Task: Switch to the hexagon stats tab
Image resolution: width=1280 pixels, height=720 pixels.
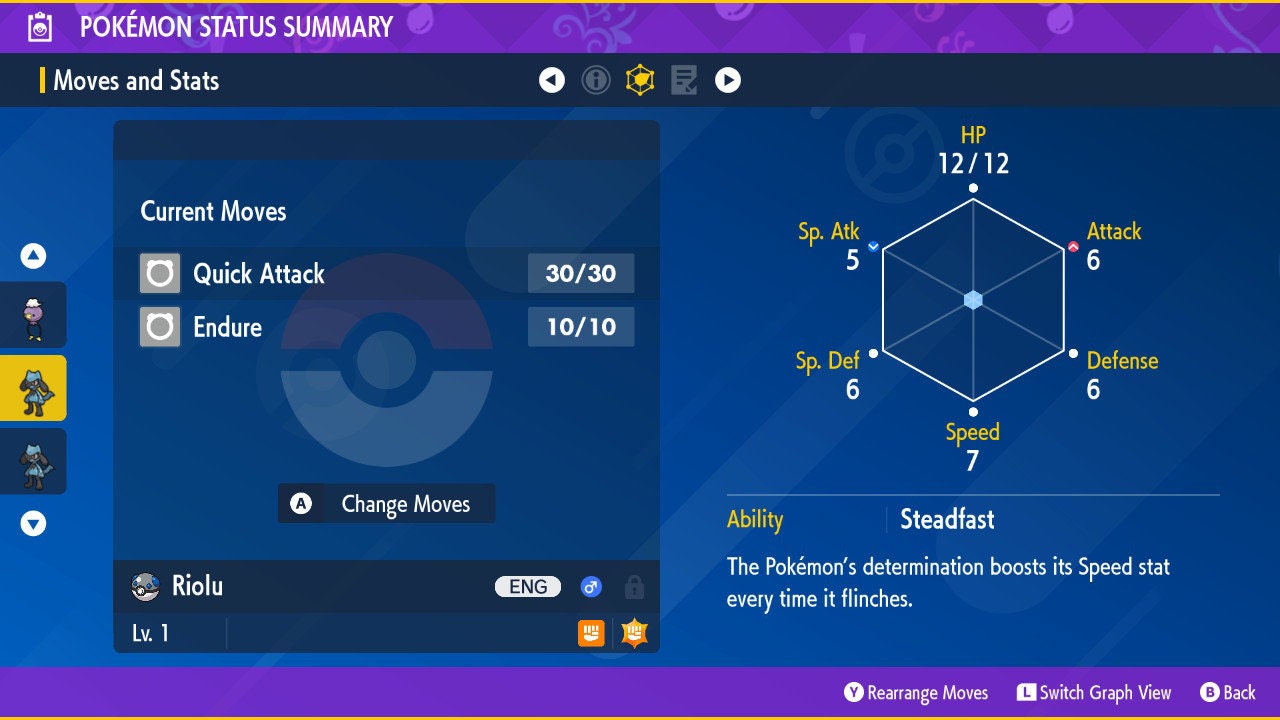Action: [640, 80]
